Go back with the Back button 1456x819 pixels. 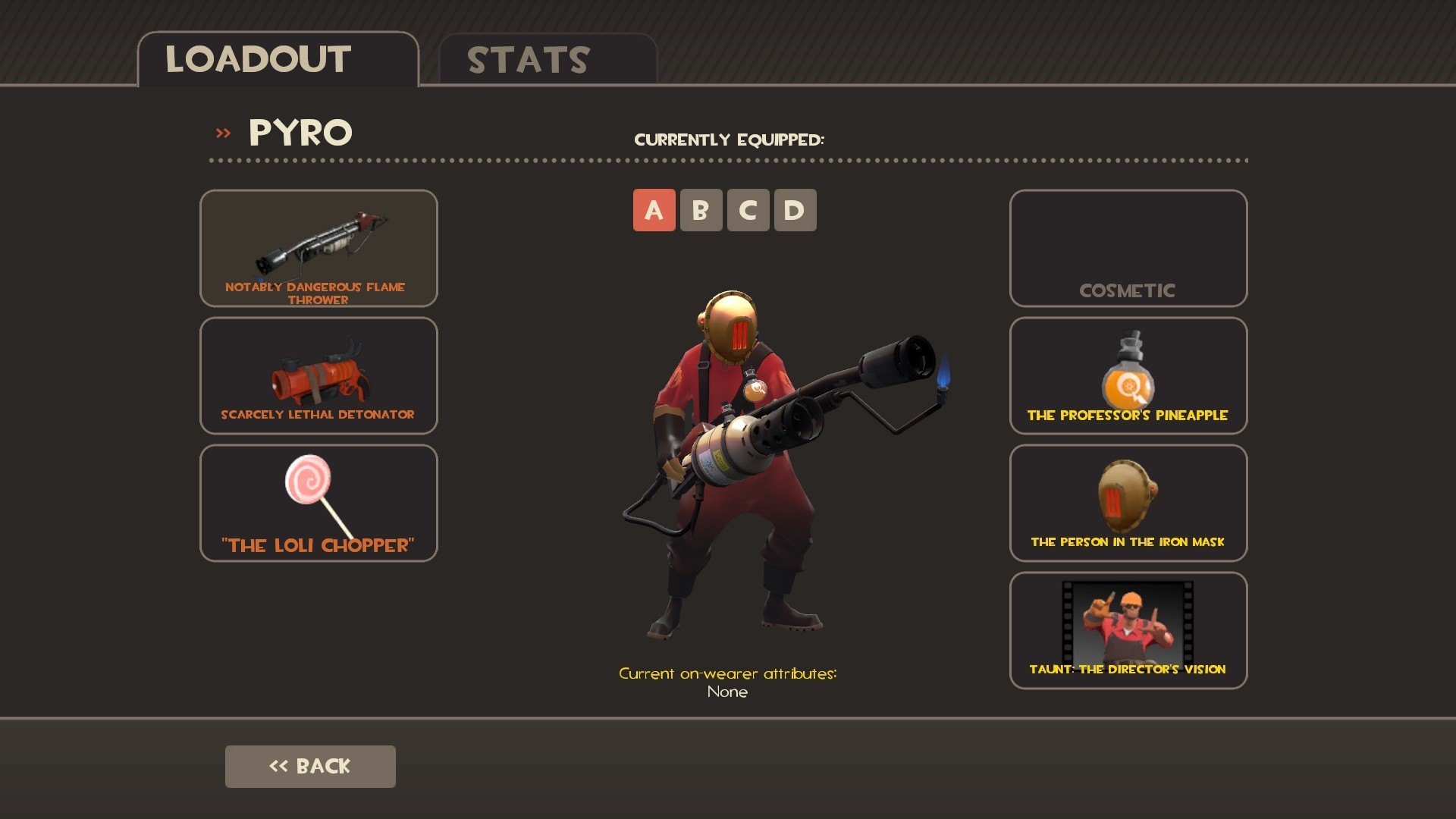tap(310, 766)
